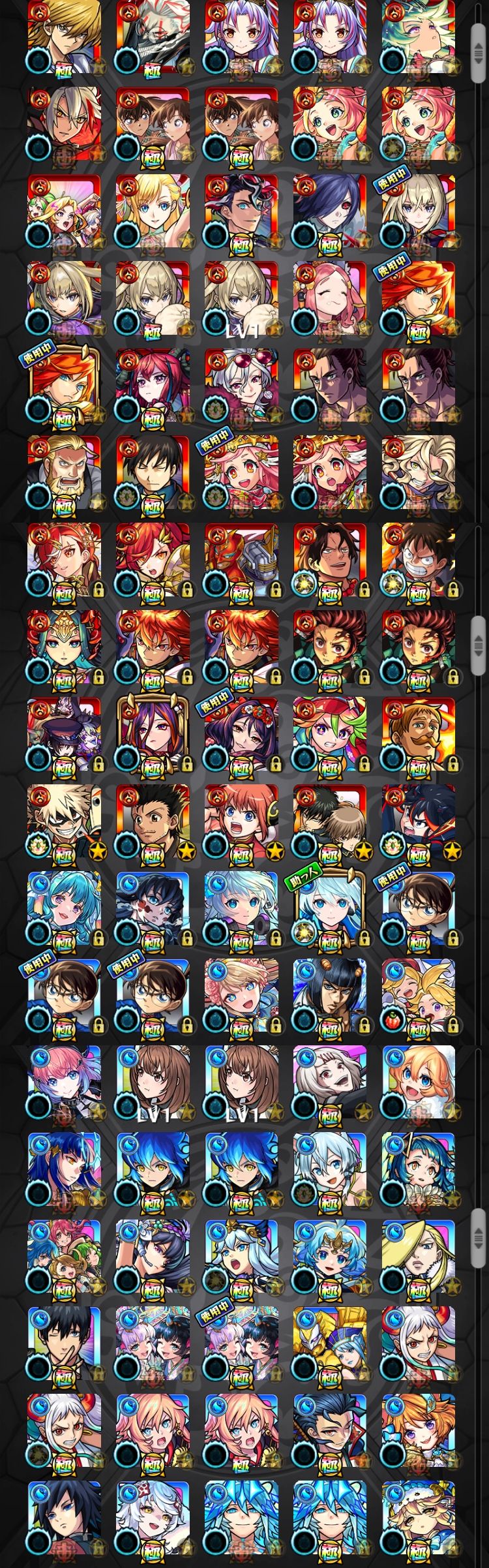
Task: Select the green-haired character in top row
Action: click(x=418, y=38)
